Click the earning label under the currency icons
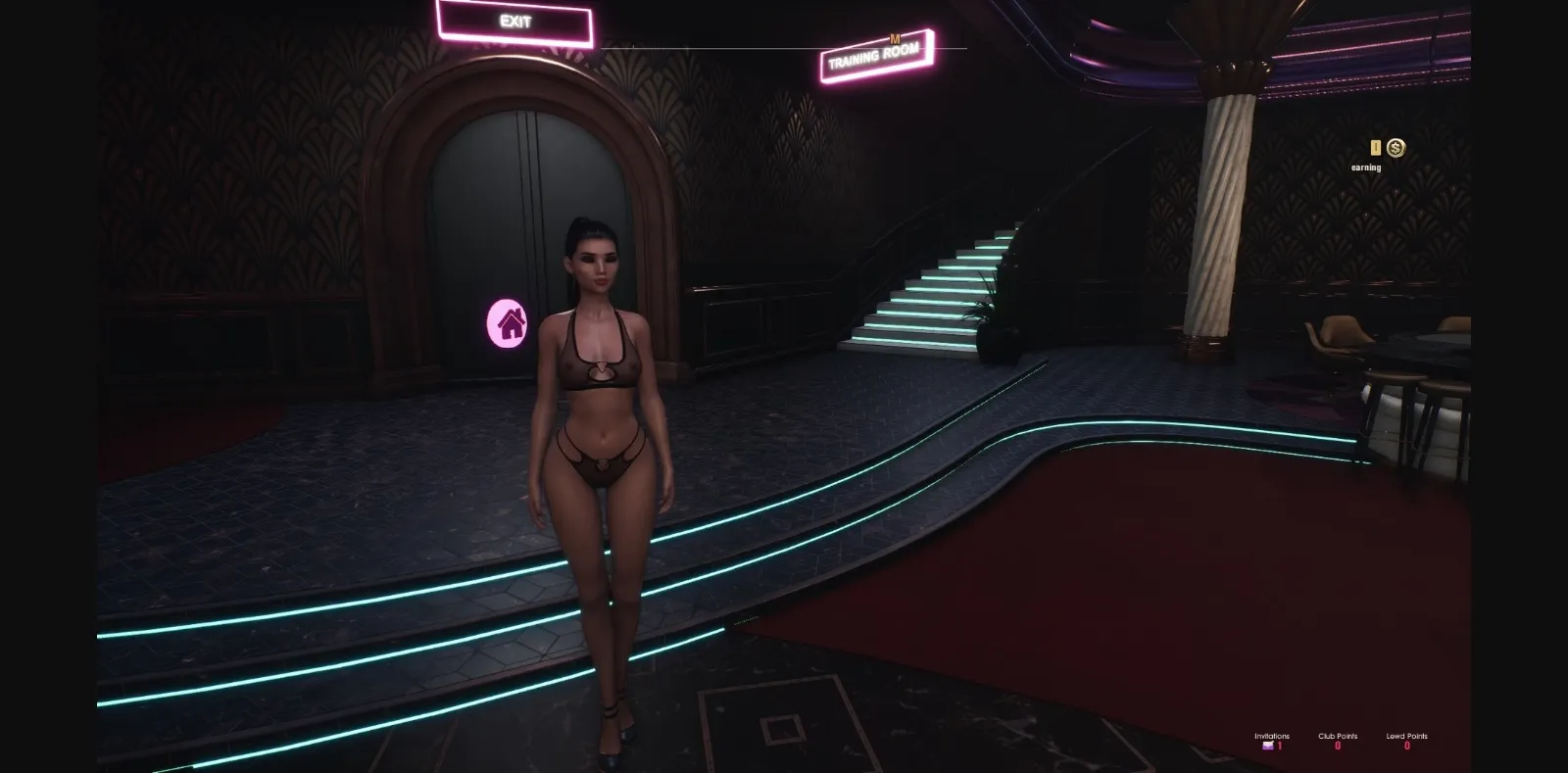This screenshot has width=1568, height=773. [1364, 167]
